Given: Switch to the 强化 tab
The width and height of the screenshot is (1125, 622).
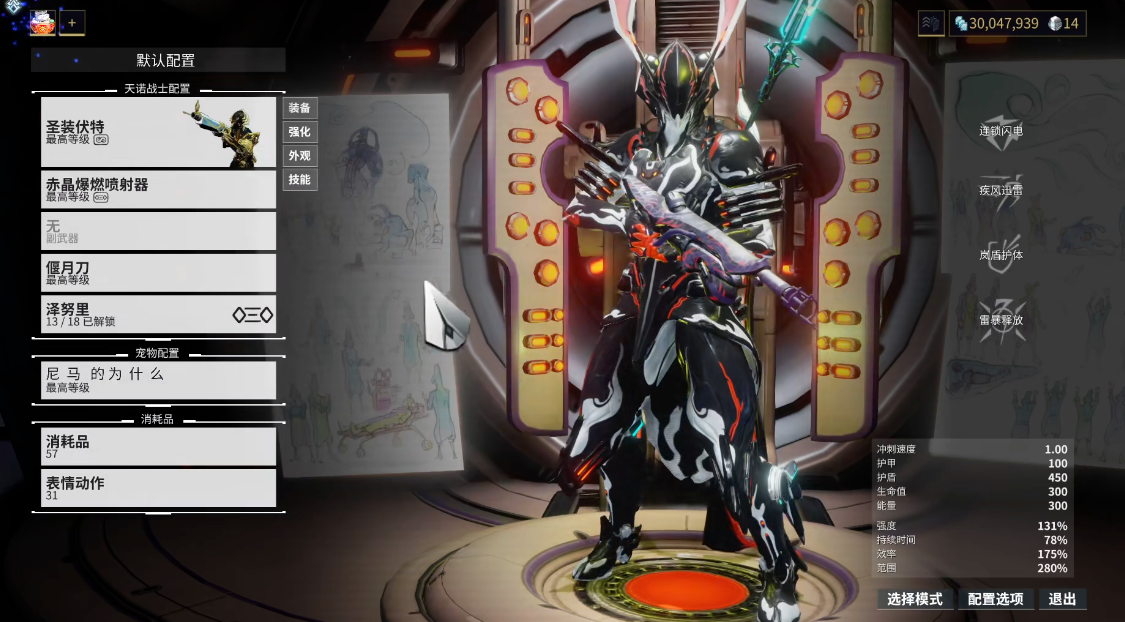Looking at the screenshot, I should click(299, 132).
